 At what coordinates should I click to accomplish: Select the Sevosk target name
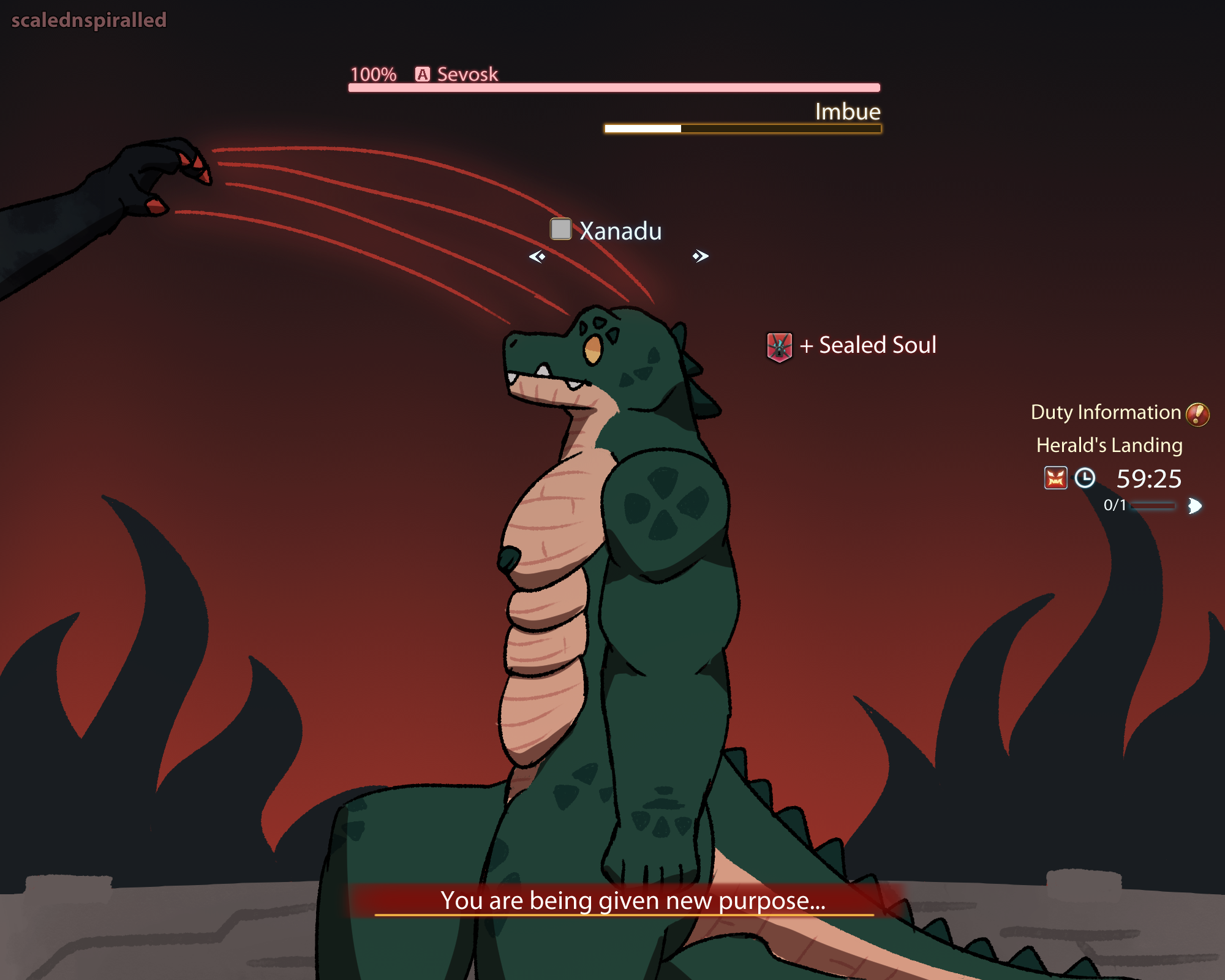pos(467,74)
